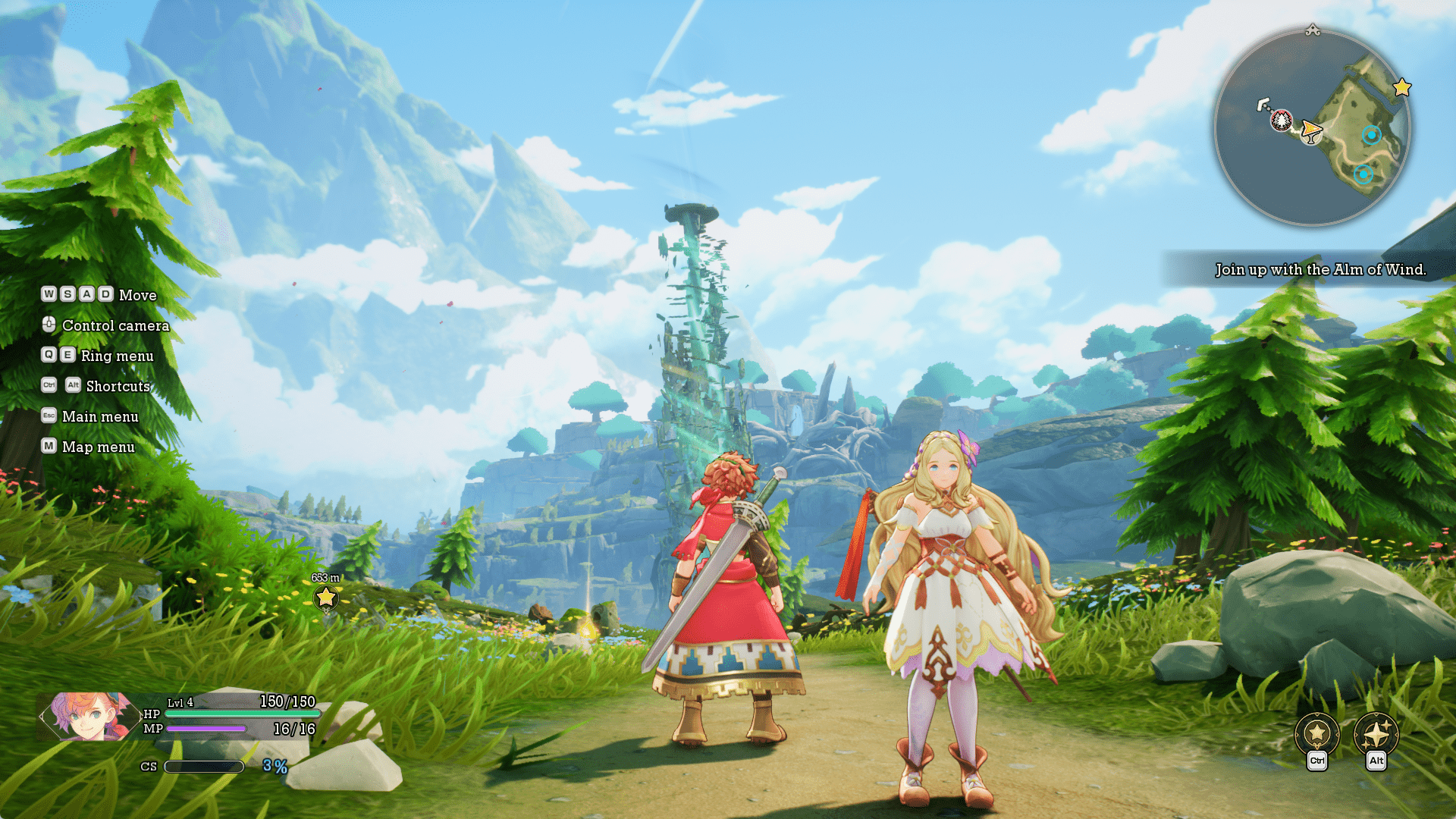Click the gold star marker on minimap edge
This screenshot has height=819, width=1456.
(x=1402, y=88)
